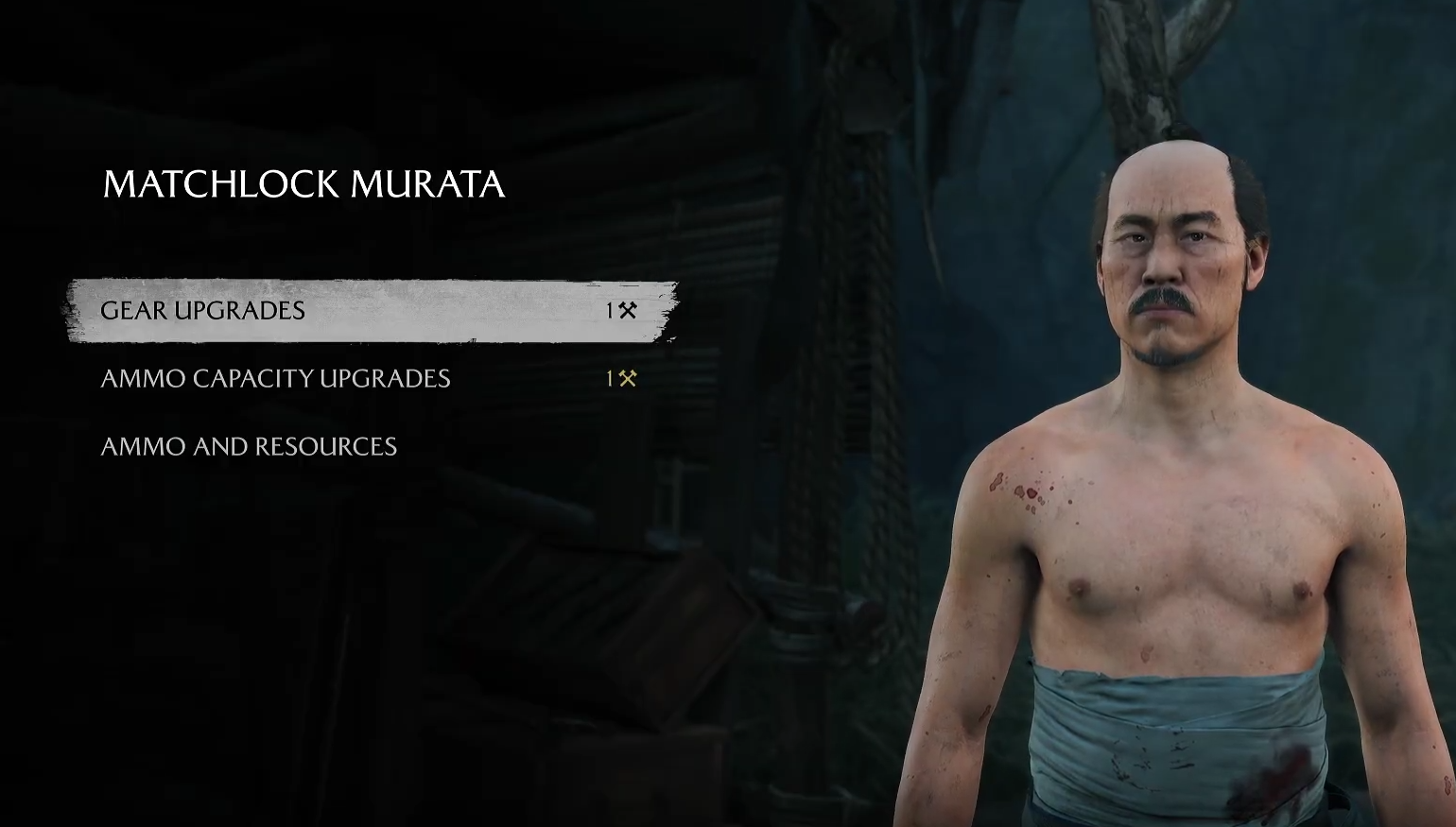Open the Gear Upgrades menu entry
Image resolution: width=1456 pixels, height=827 pixels.
(203, 311)
